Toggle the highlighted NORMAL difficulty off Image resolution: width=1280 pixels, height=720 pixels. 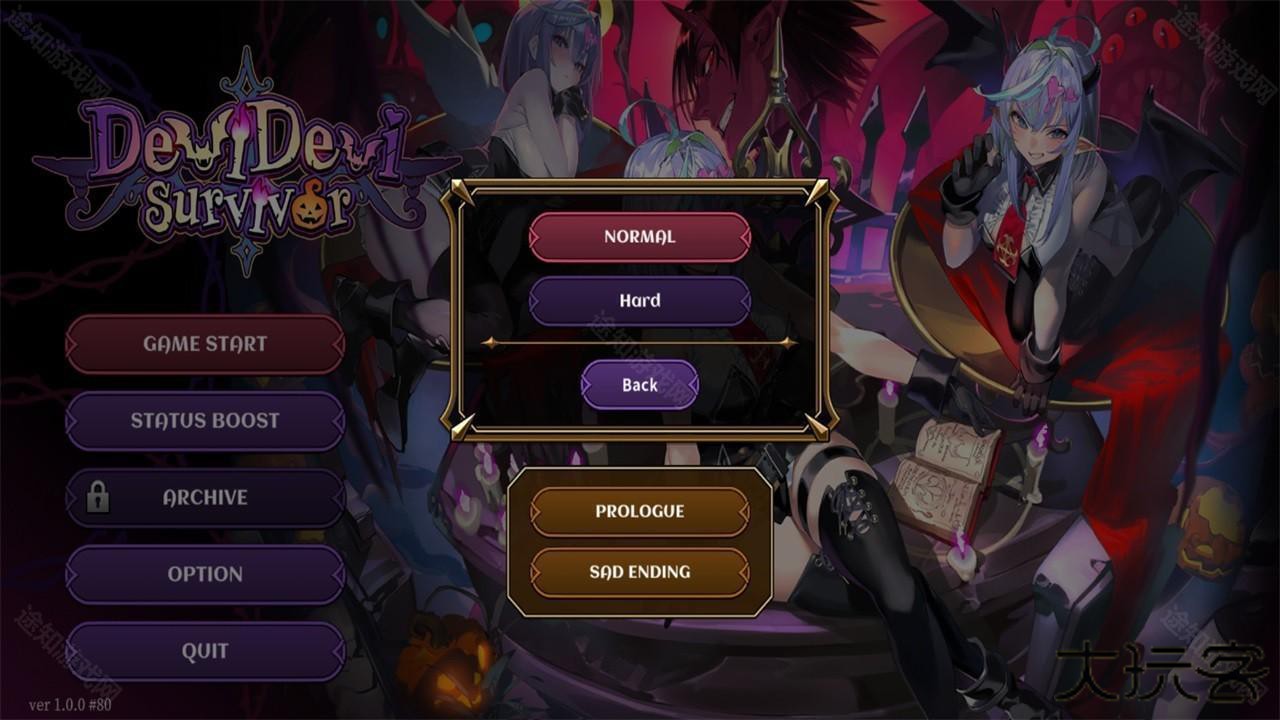click(640, 237)
